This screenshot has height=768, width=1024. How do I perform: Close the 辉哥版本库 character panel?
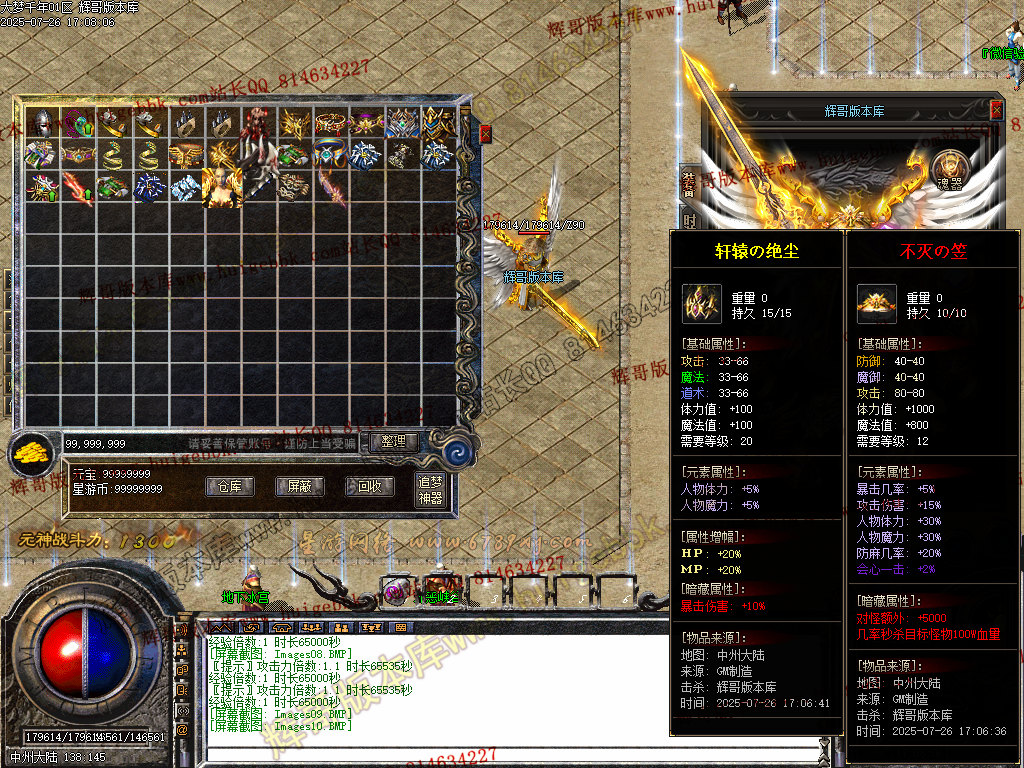[x=996, y=110]
